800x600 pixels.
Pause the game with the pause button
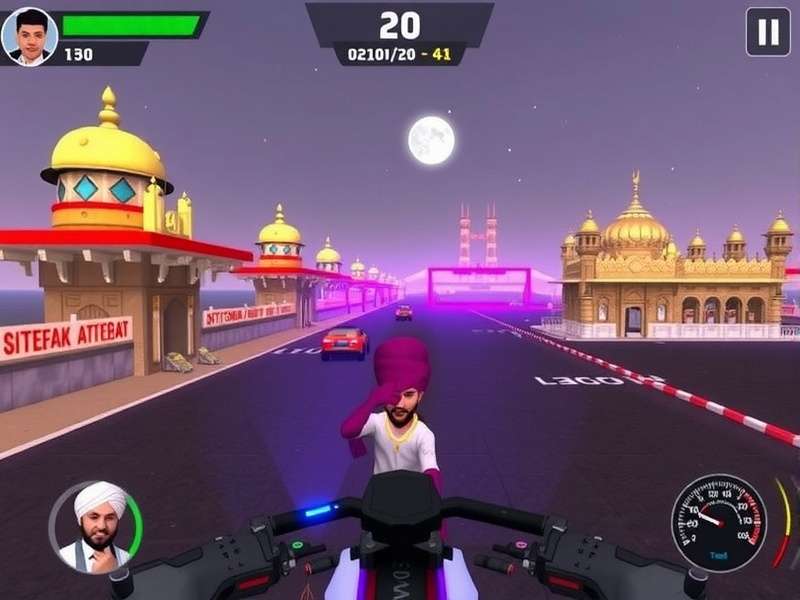(768, 32)
